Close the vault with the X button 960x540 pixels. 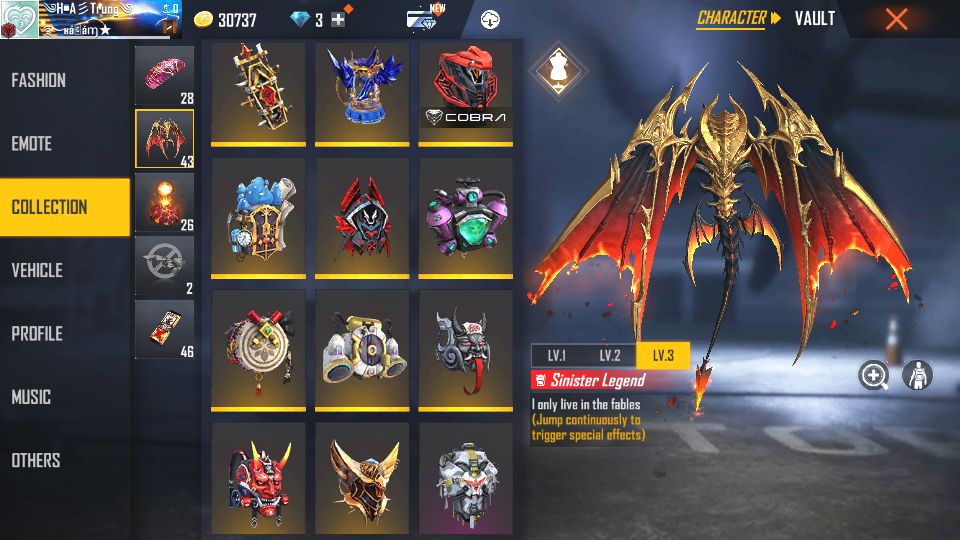tap(897, 19)
